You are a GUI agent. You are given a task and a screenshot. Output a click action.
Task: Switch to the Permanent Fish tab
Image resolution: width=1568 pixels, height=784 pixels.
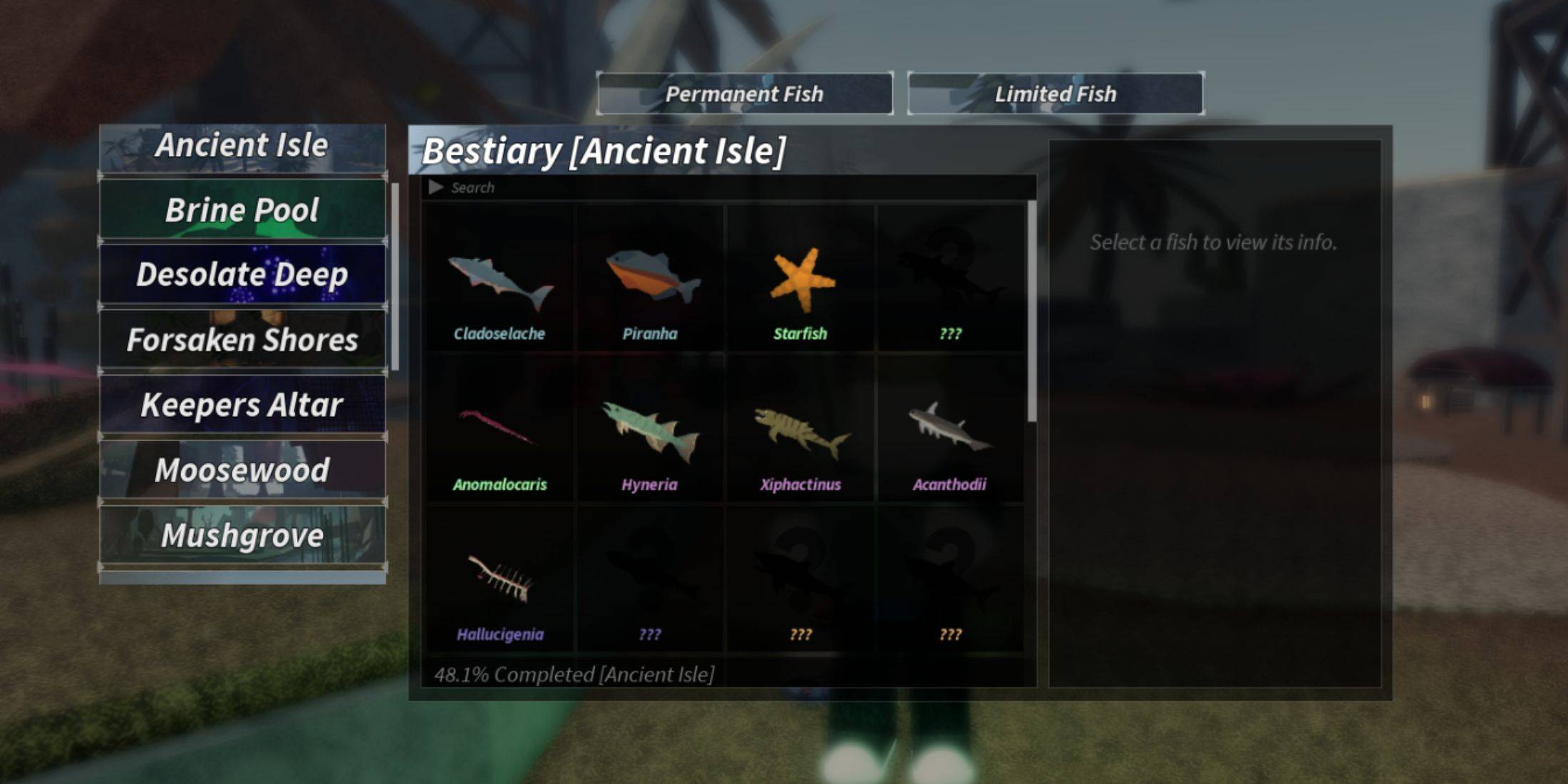[x=745, y=93]
